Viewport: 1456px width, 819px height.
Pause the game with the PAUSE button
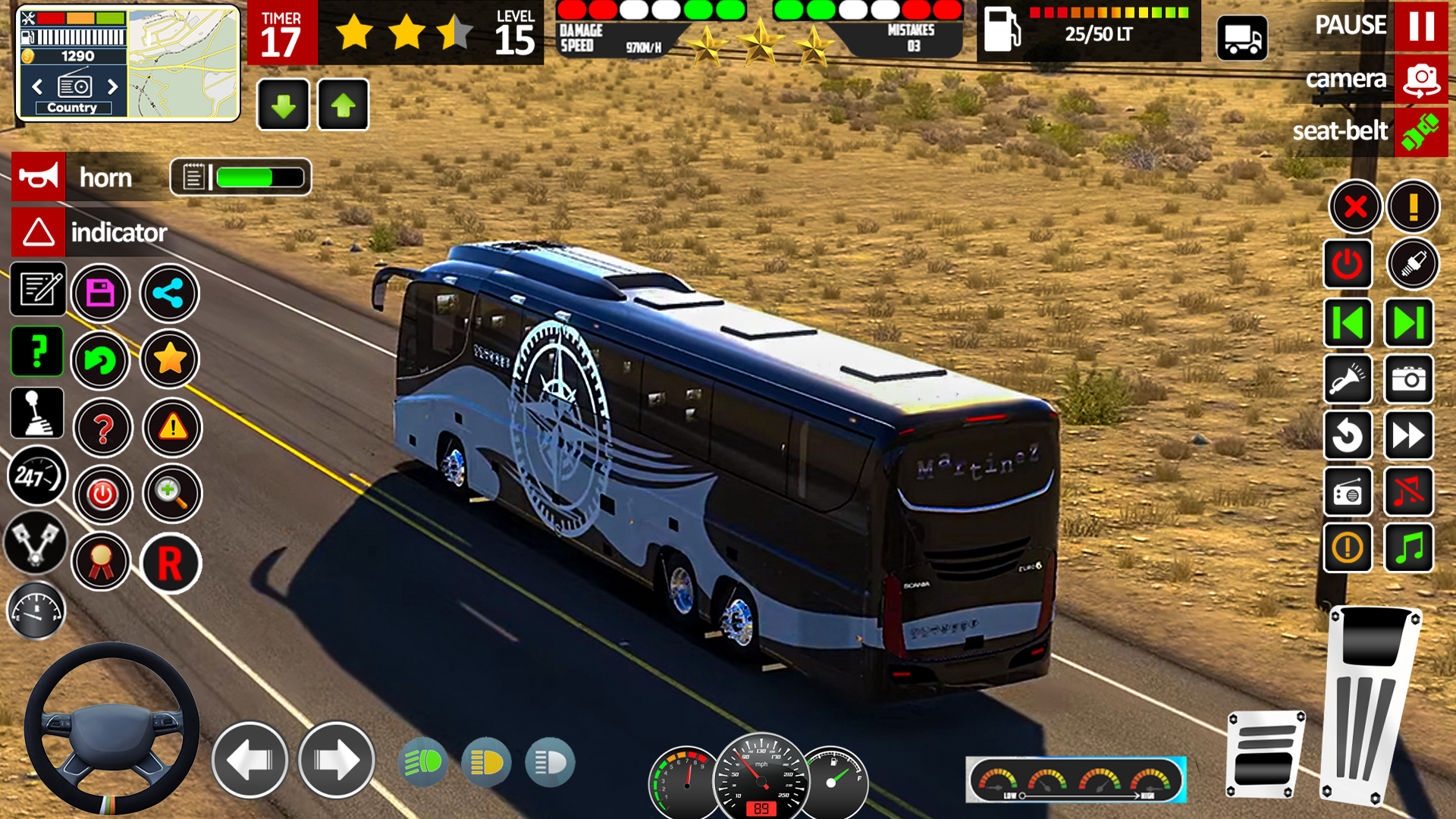(x=1420, y=26)
